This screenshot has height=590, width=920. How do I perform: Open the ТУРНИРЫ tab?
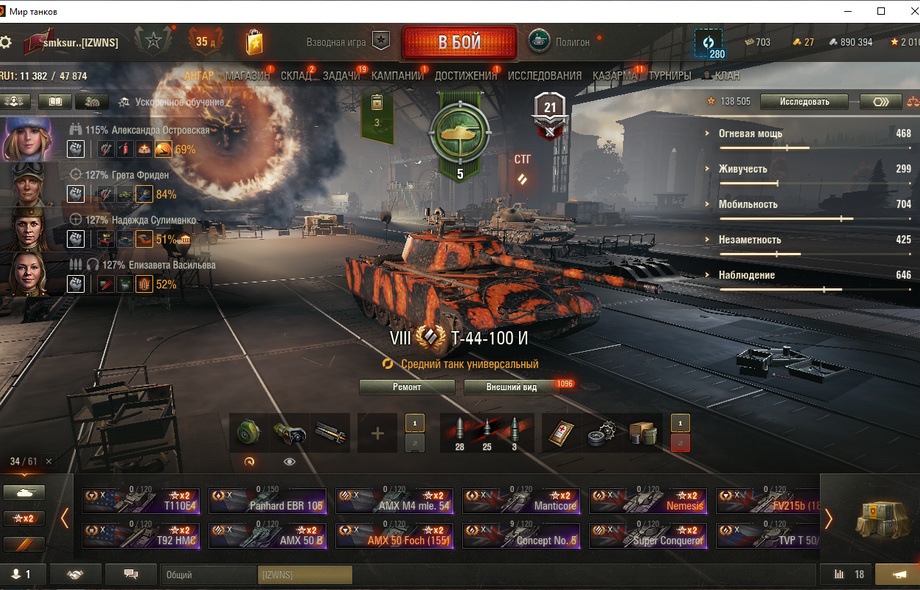669,76
